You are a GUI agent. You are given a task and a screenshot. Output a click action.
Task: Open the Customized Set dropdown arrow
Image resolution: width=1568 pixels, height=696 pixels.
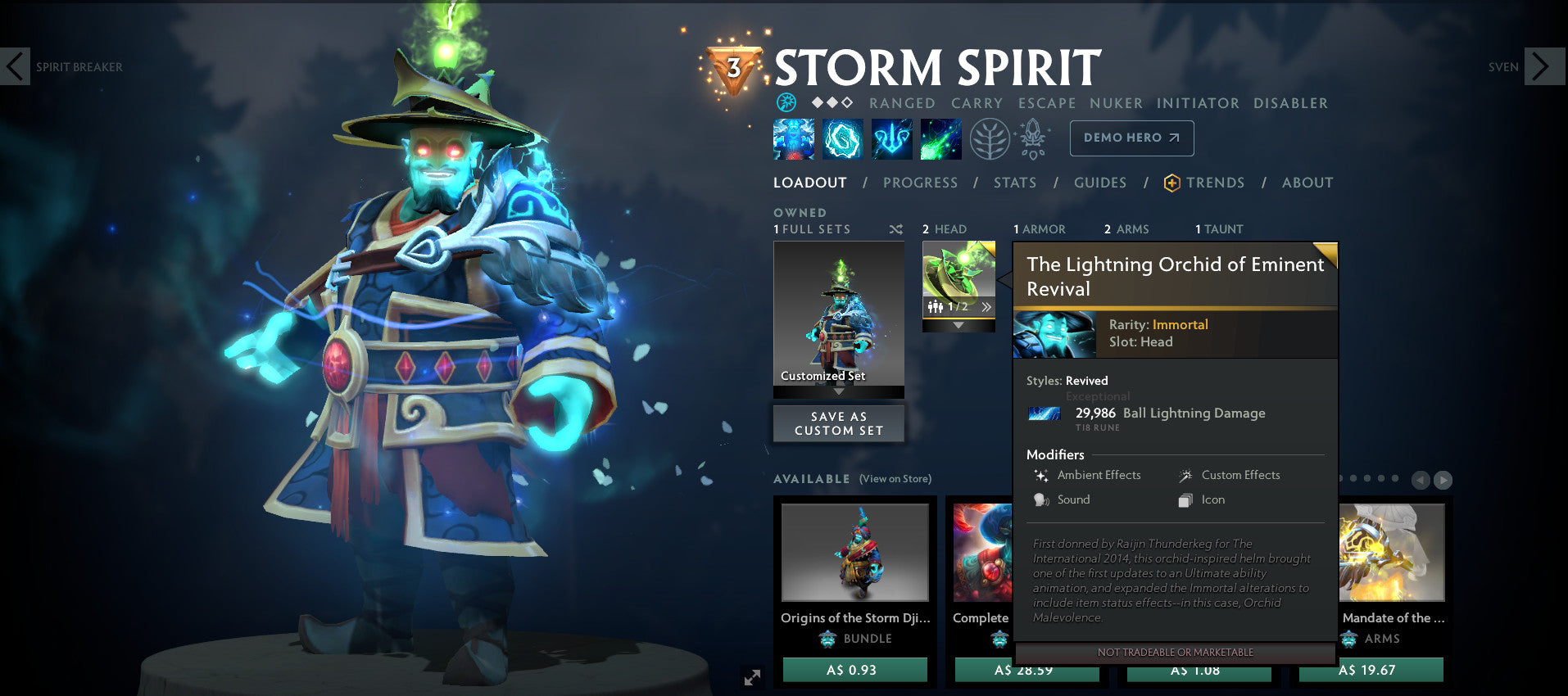(x=837, y=391)
